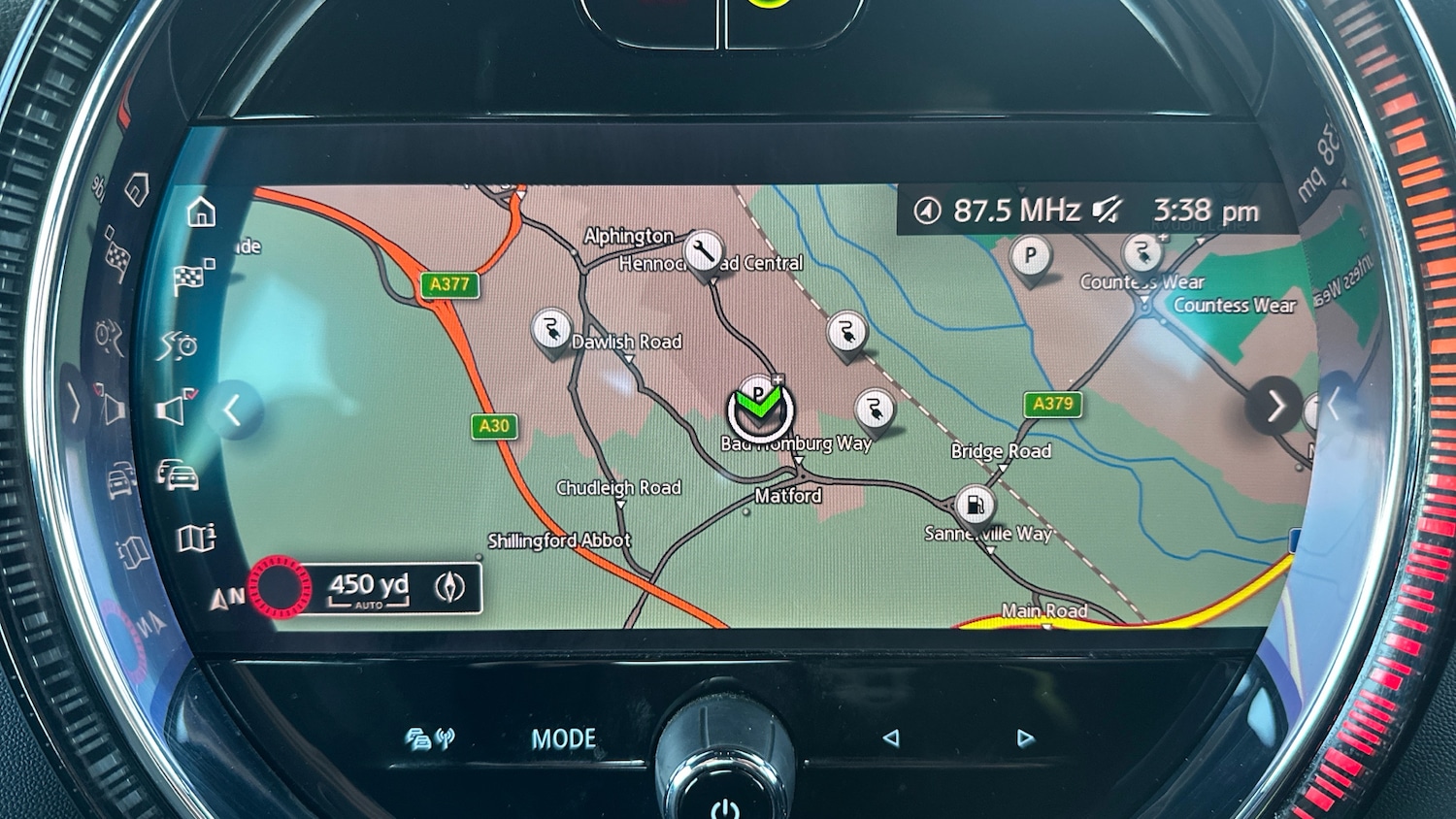Open the 87.5 MHz radio status
The width and height of the screenshot is (1456, 819).
click(1015, 210)
